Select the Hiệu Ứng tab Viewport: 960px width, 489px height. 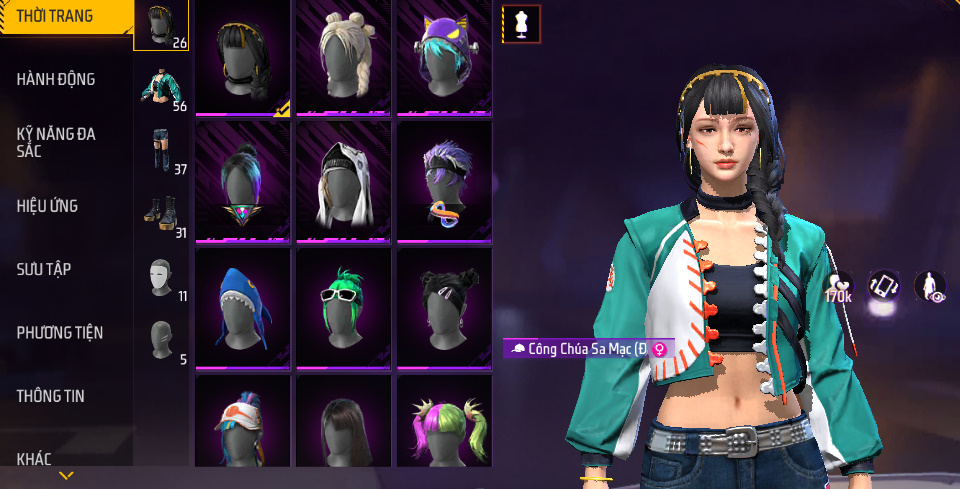coord(47,206)
